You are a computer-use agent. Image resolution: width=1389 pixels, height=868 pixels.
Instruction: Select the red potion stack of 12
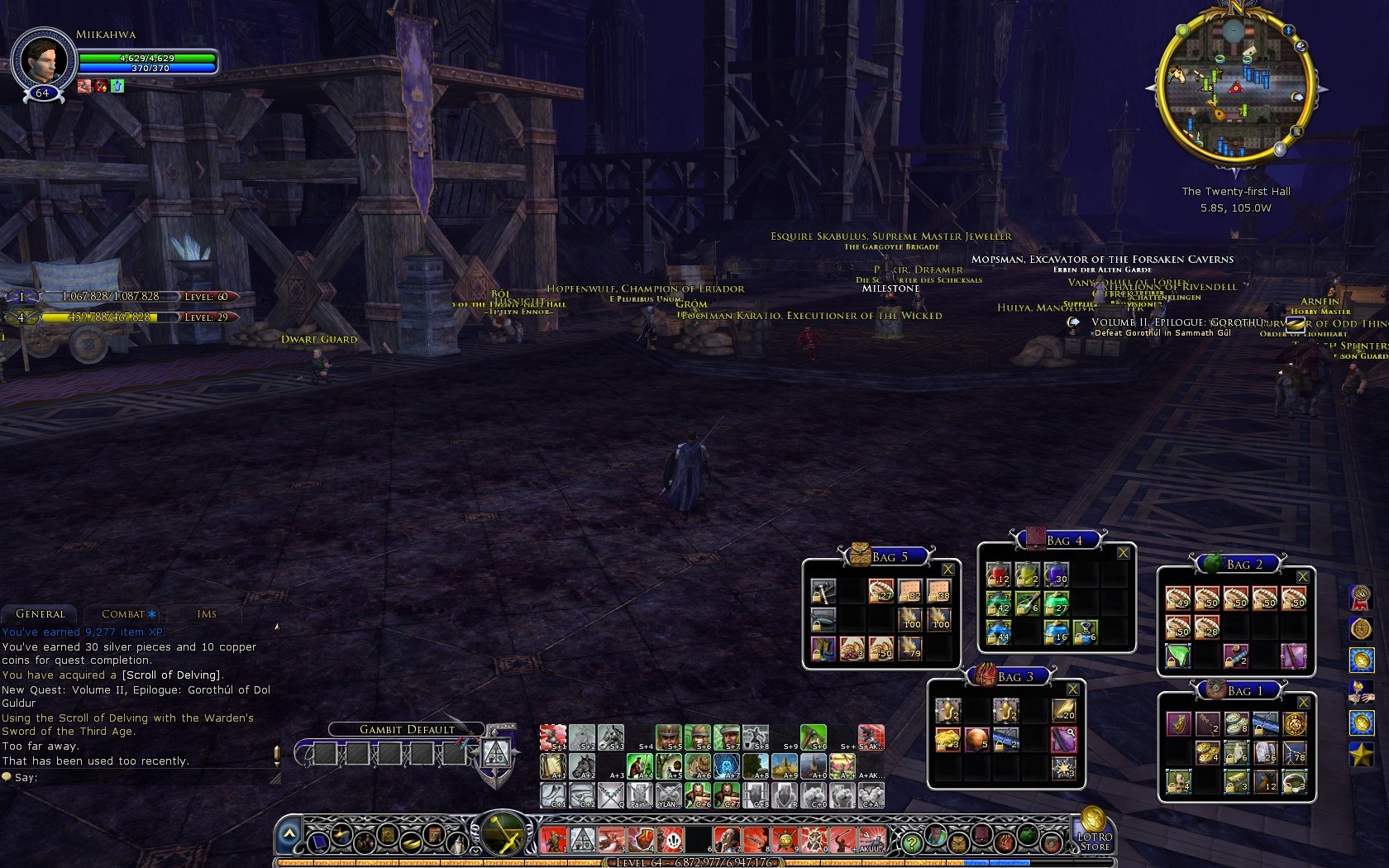tap(999, 574)
